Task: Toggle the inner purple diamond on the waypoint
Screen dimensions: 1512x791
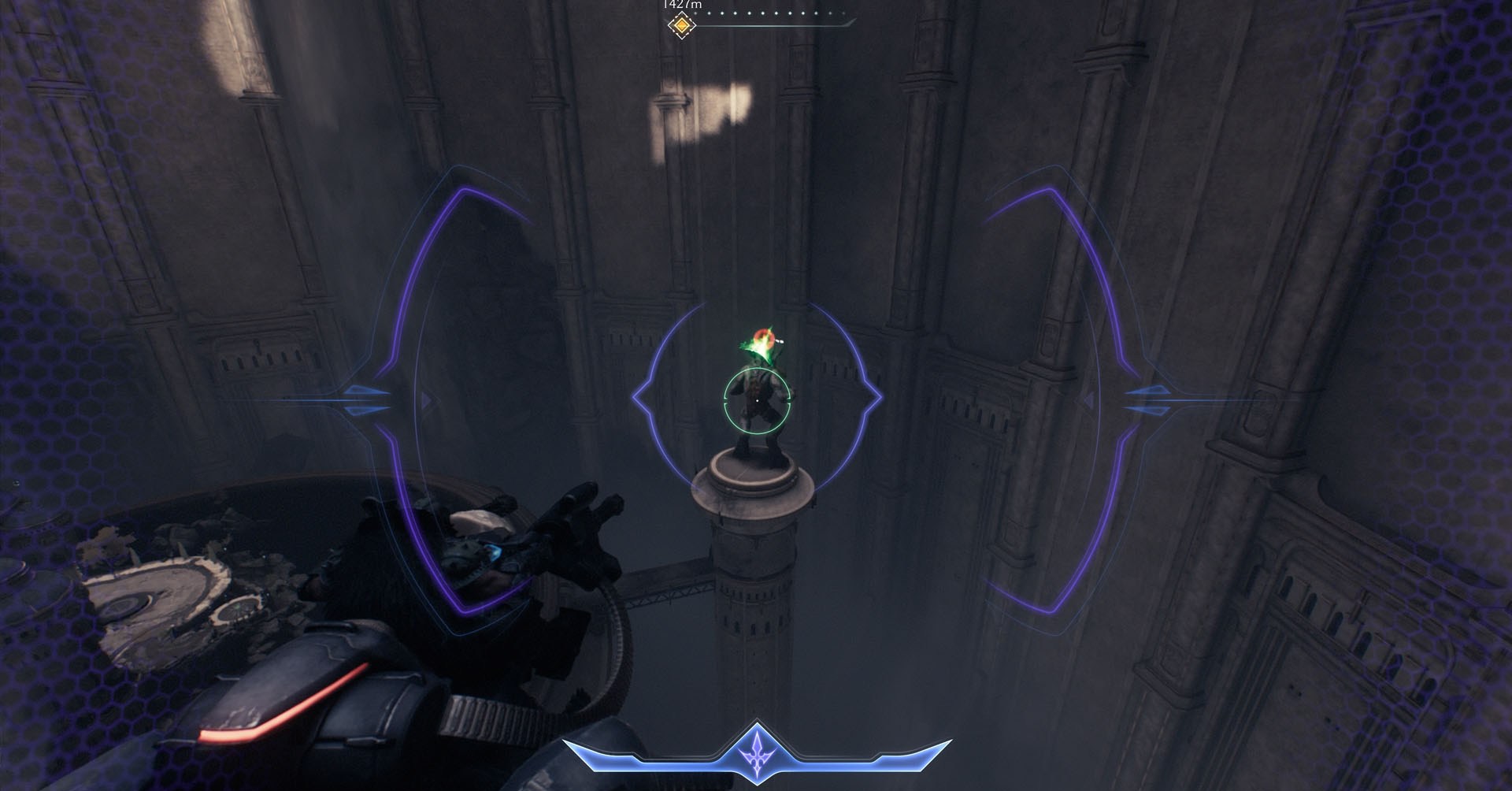Action: point(681,25)
